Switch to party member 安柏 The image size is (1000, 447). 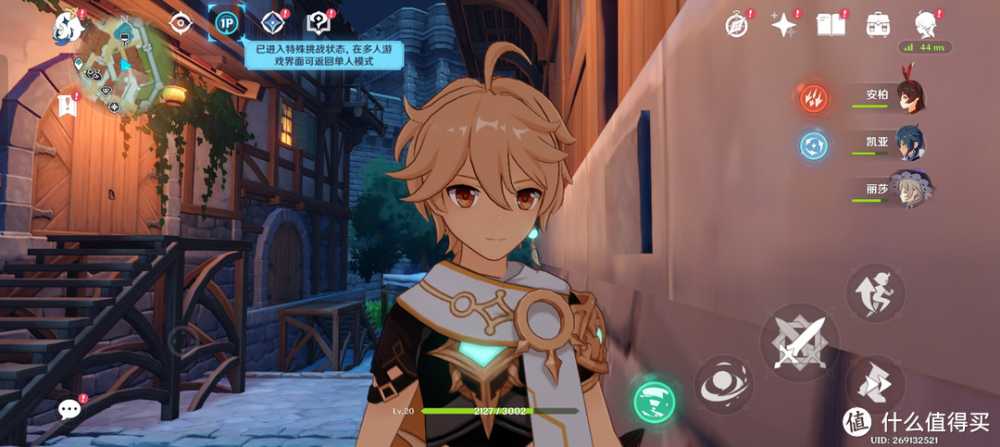click(x=909, y=97)
